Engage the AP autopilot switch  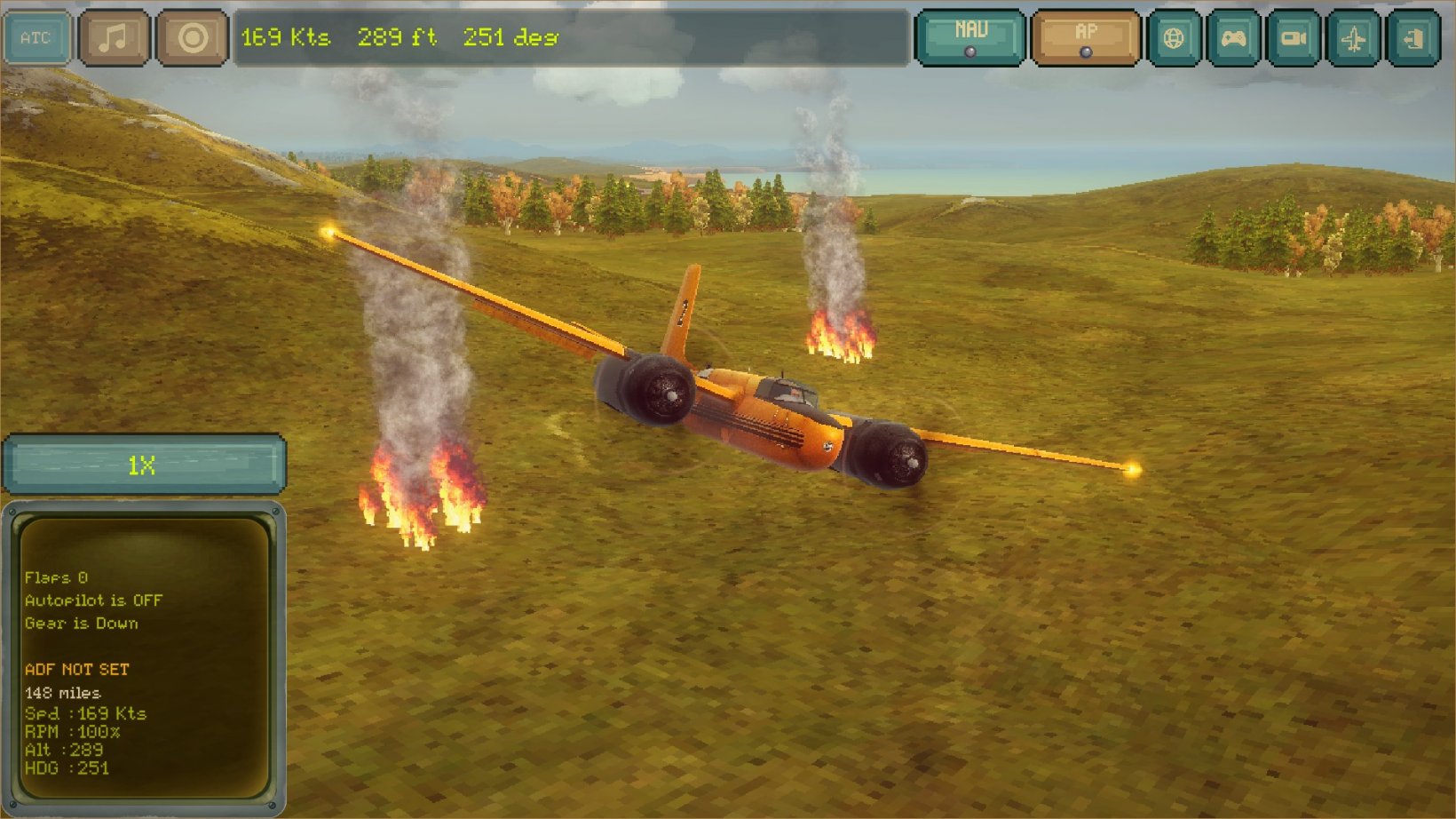(x=1087, y=36)
